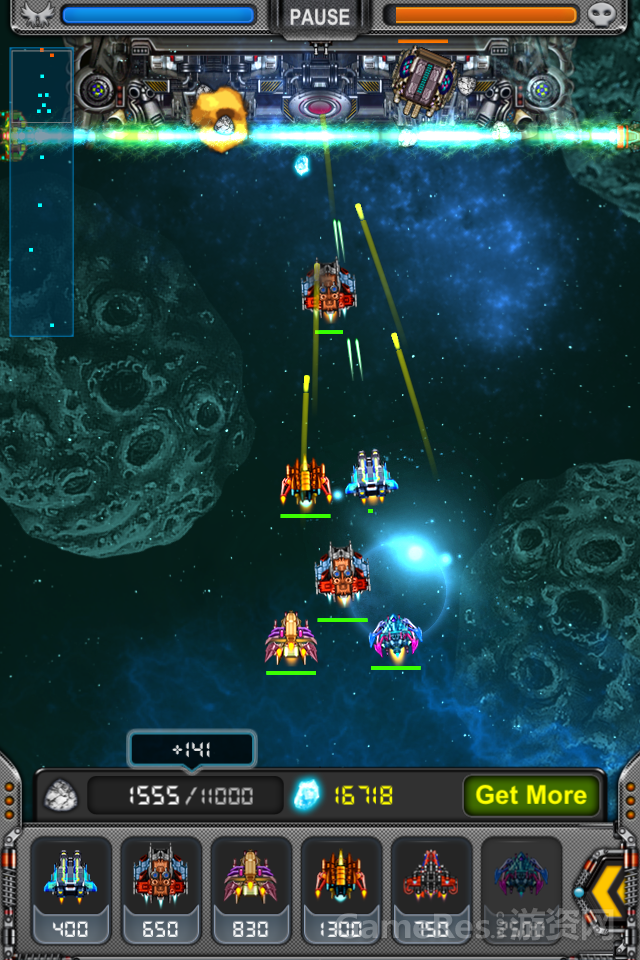Viewport: 640px width, 960px height.
Task: Choose the purple-winged ship costing 830
Action: click(250, 888)
